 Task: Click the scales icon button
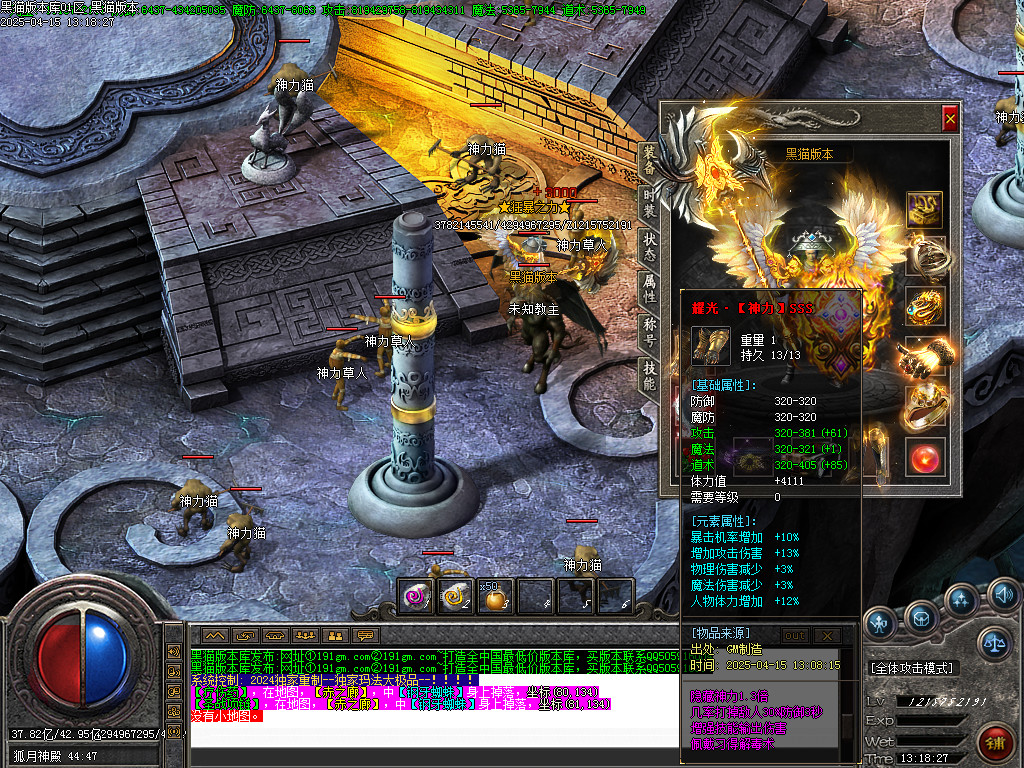pyautogui.click(x=993, y=642)
